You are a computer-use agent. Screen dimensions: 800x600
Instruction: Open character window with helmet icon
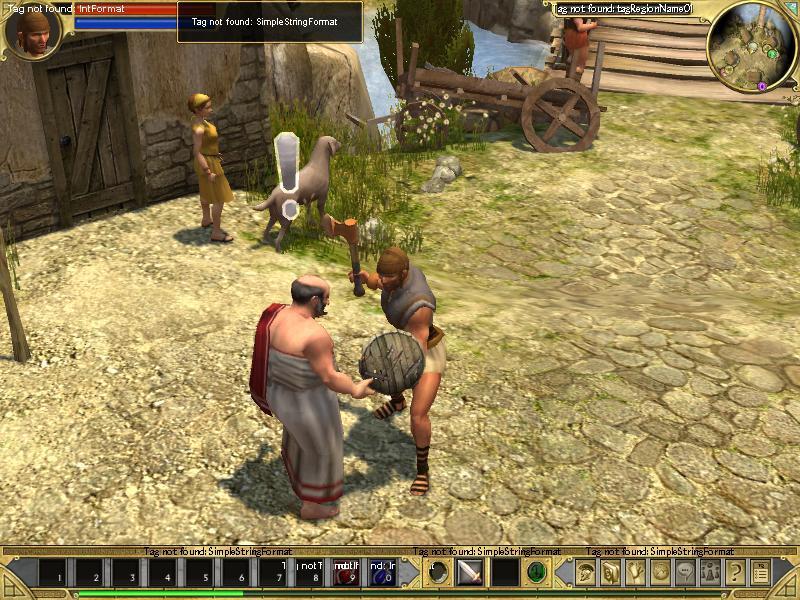tap(586, 573)
